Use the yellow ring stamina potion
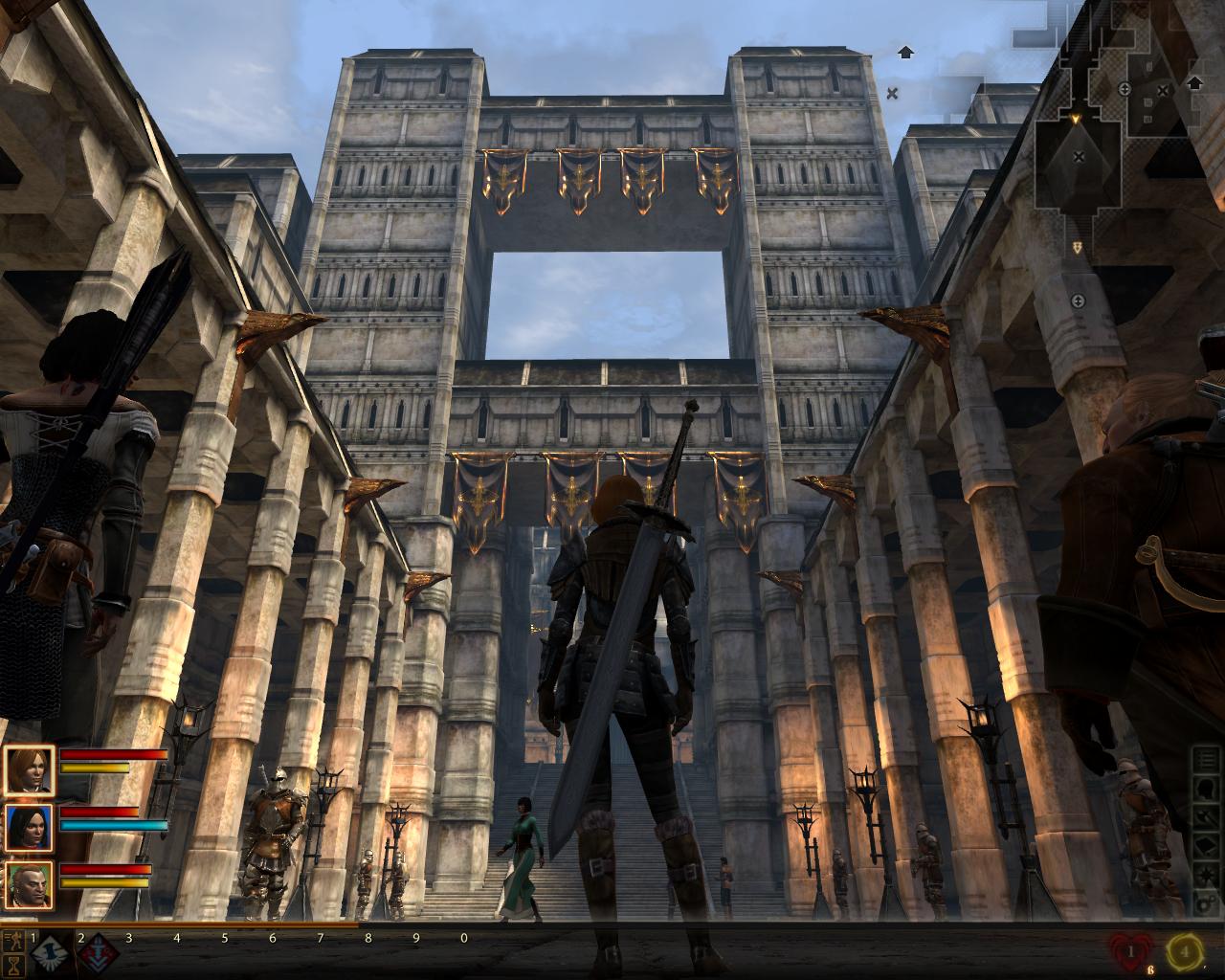This screenshot has width=1225, height=980. click(1185, 951)
